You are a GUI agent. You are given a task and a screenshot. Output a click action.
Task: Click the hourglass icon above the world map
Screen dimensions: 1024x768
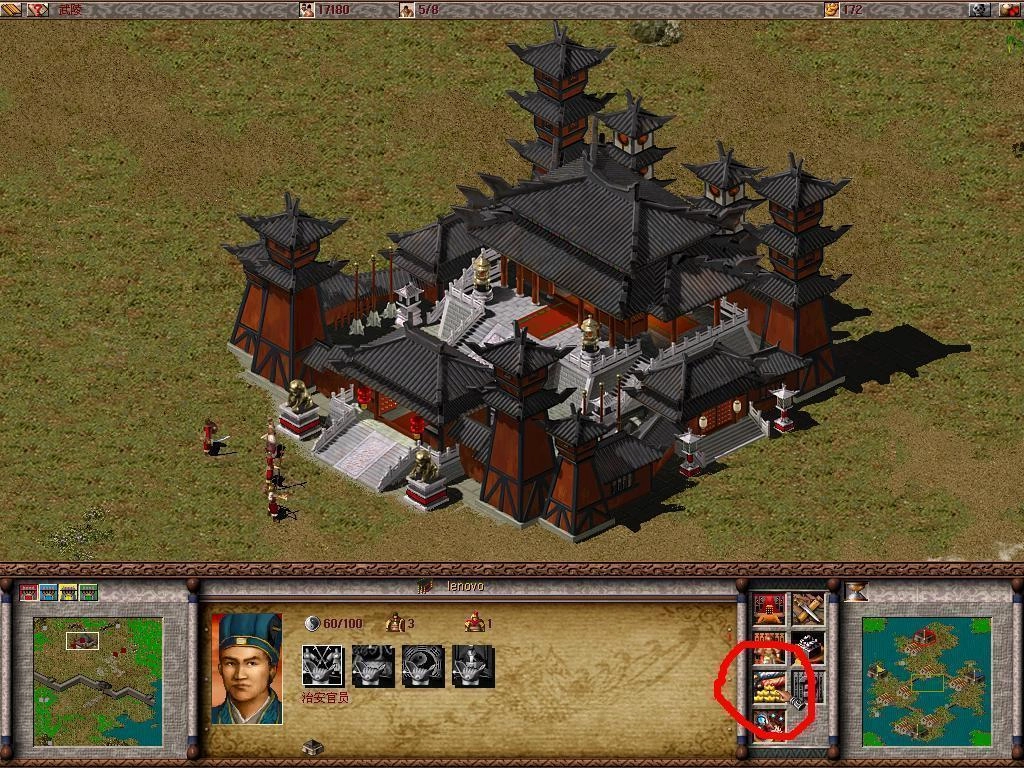tap(856, 592)
